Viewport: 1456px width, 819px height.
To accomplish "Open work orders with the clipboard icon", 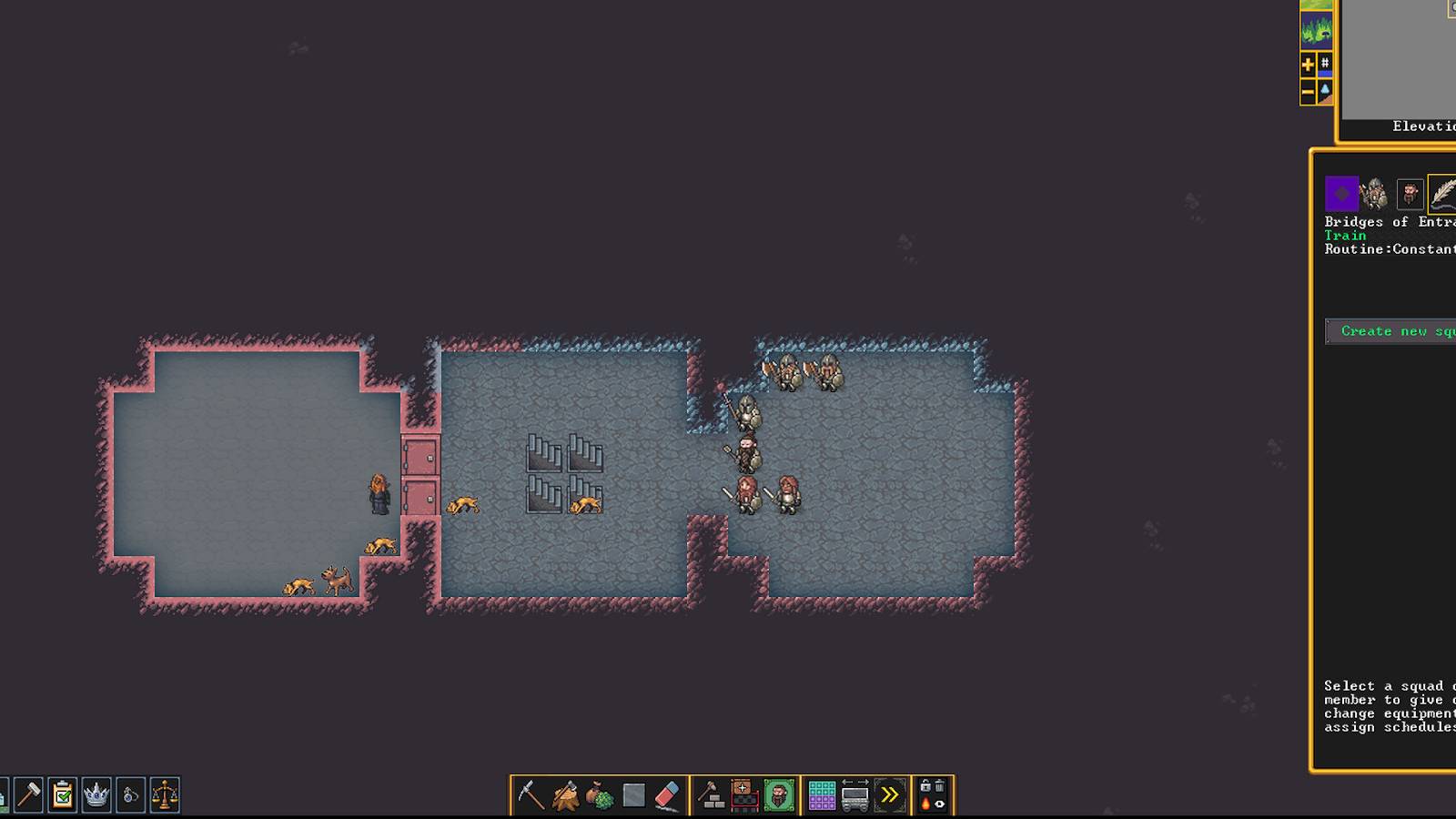I will 61,794.
